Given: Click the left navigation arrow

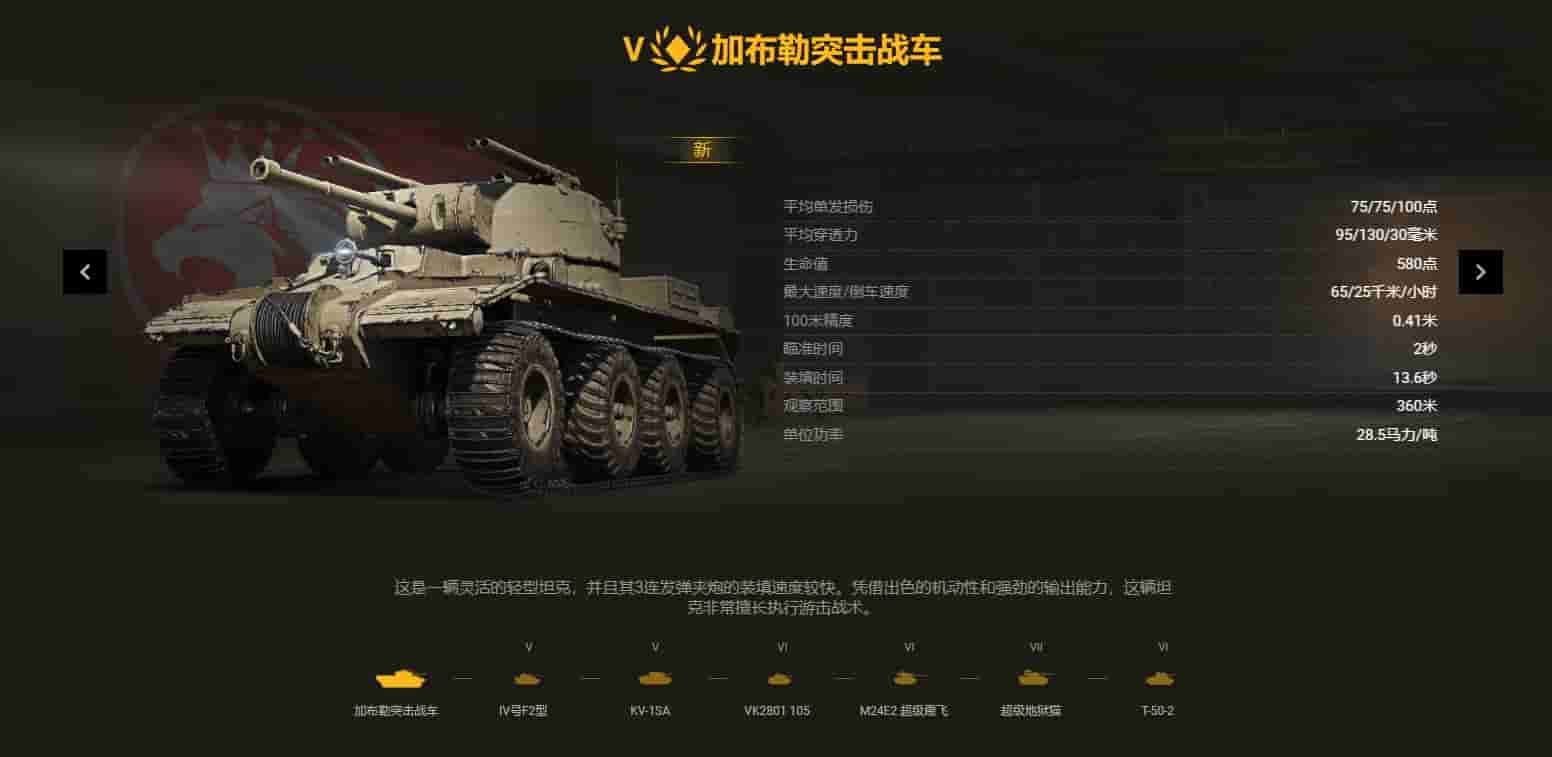Looking at the screenshot, I should pos(85,271).
